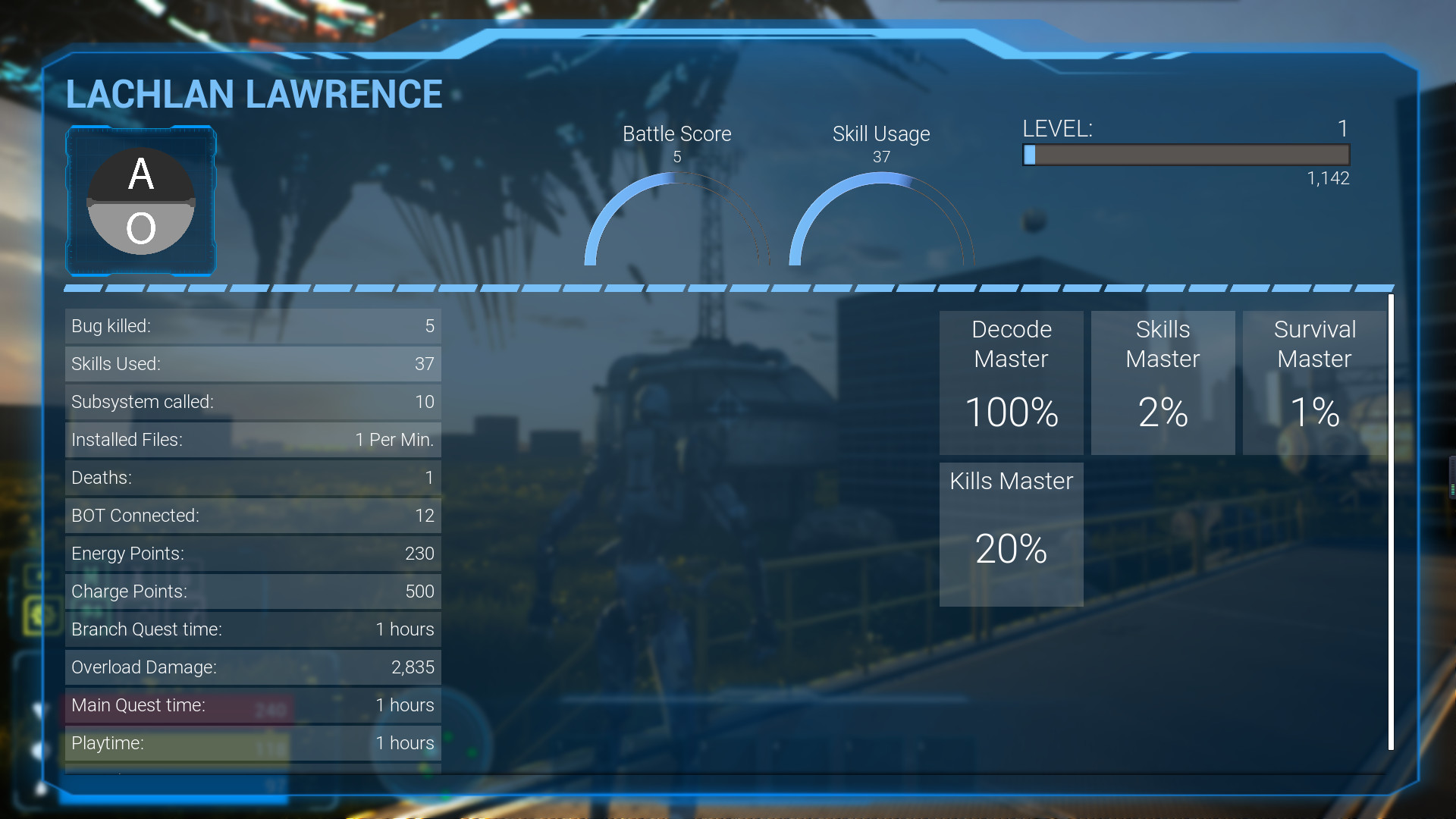Click the LEVEL label heading
The height and width of the screenshot is (819, 1456).
(x=1058, y=129)
